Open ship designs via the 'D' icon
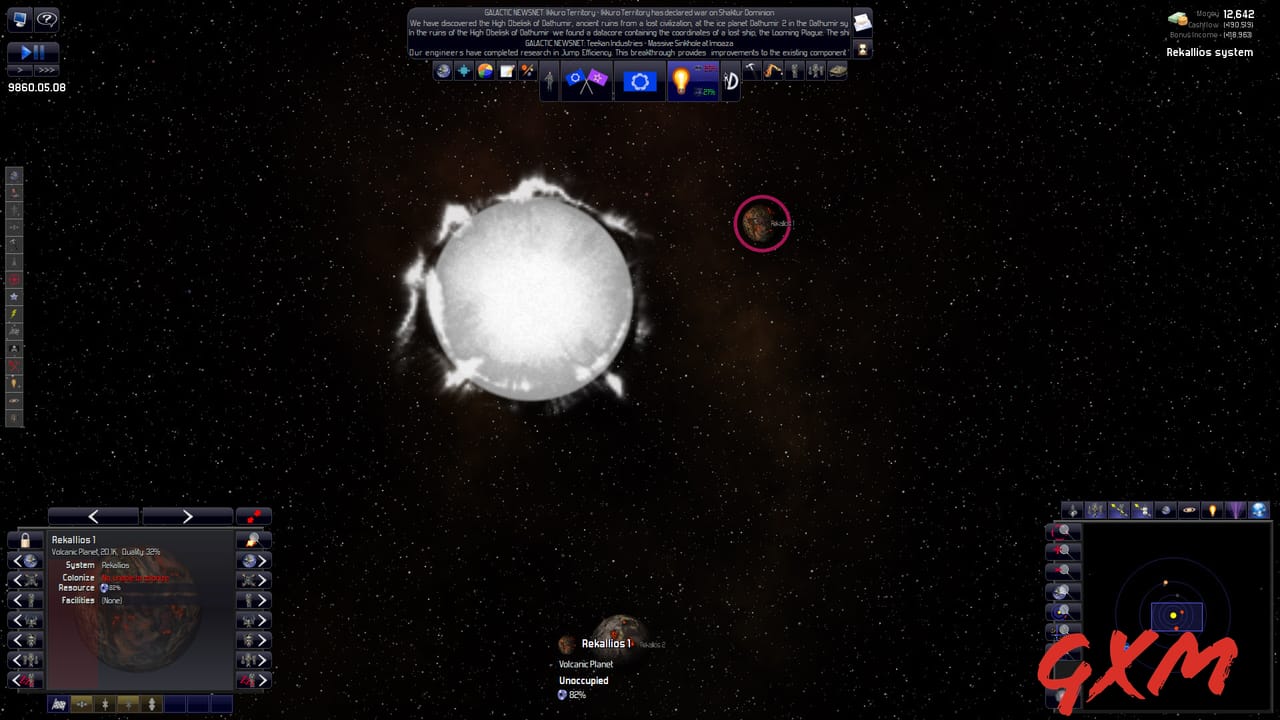This screenshot has width=1280, height=720. [x=732, y=80]
